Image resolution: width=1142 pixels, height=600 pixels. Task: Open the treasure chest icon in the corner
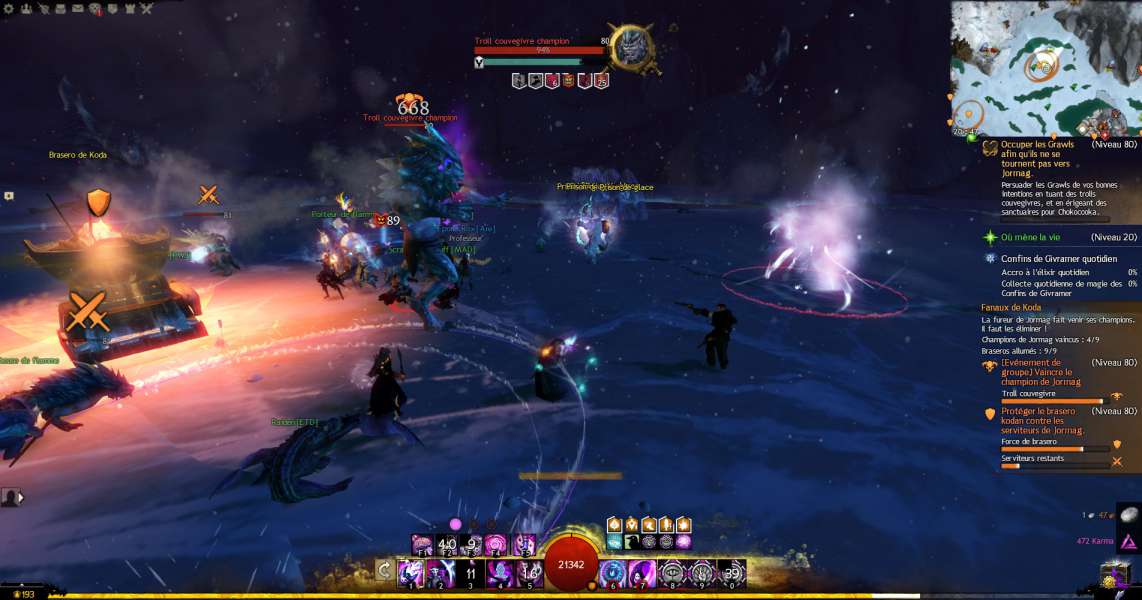pyautogui.click(x=1113, y=575)
